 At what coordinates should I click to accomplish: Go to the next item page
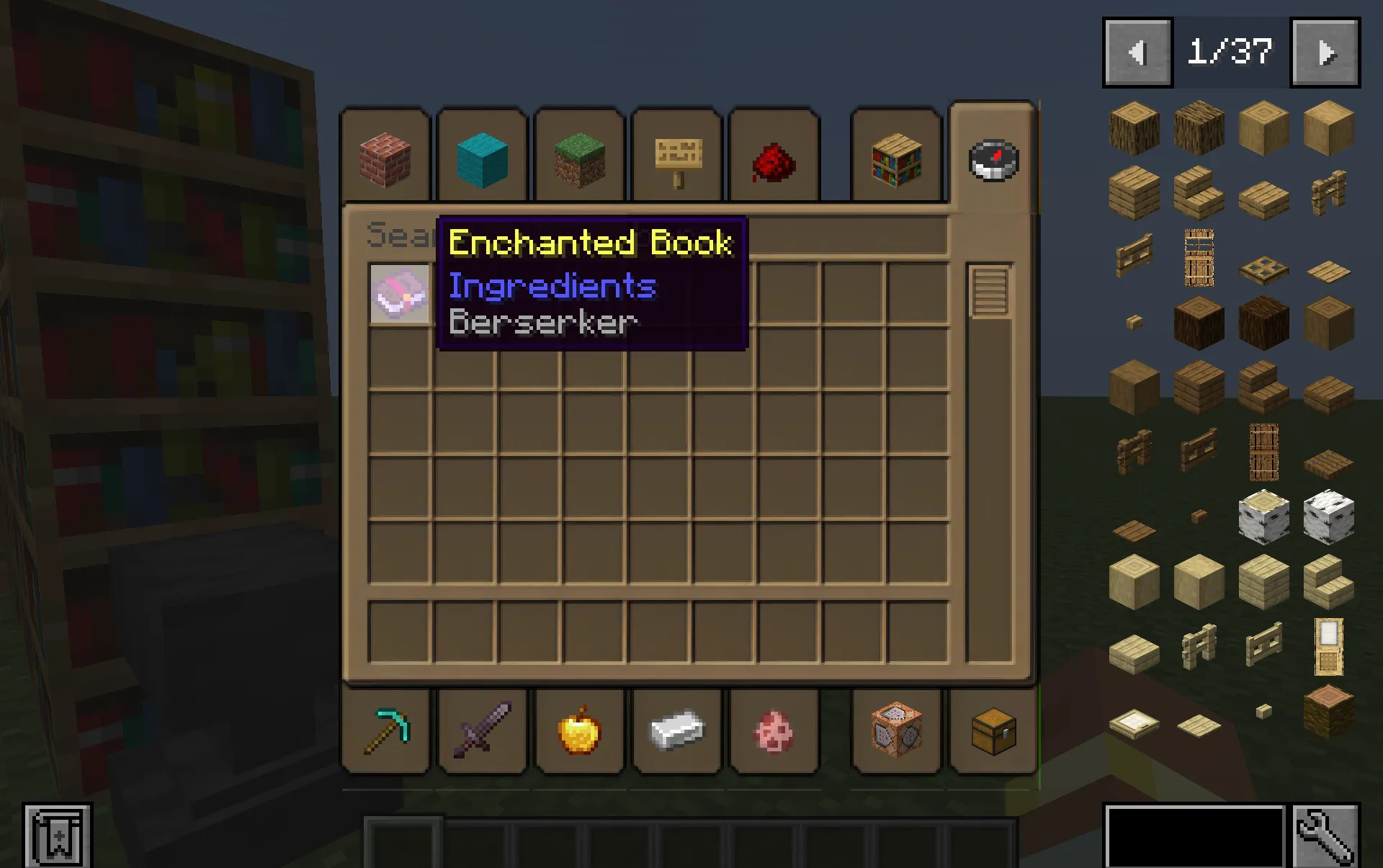1325,50
